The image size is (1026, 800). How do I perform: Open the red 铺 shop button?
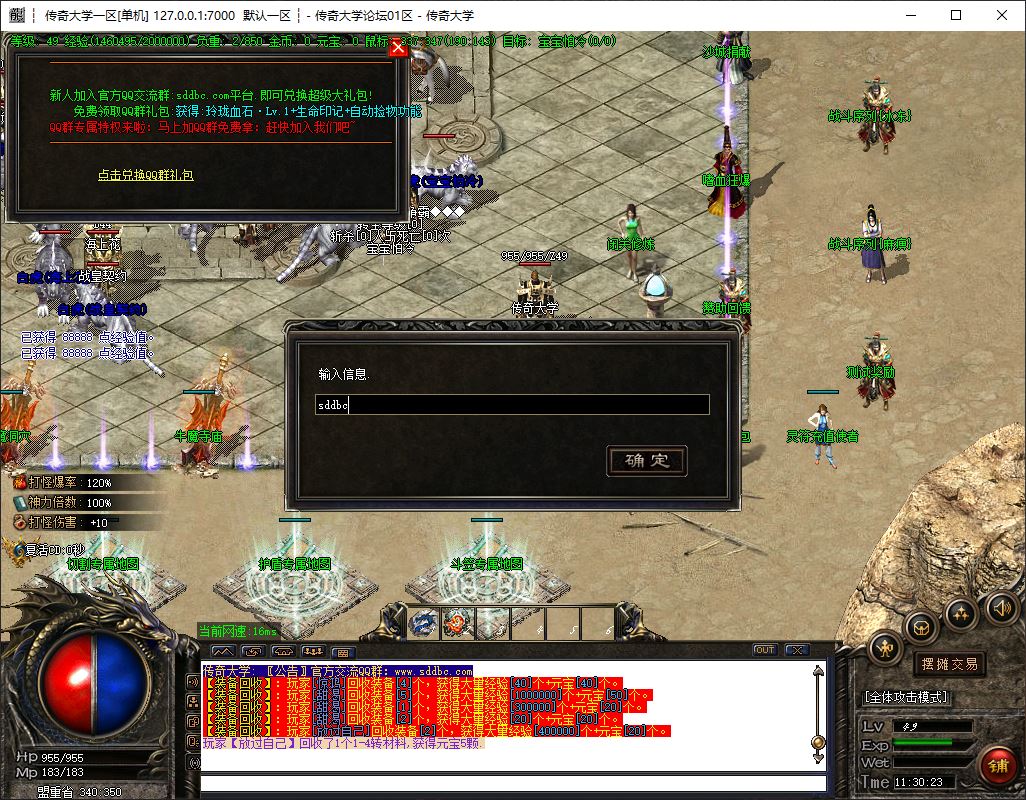997,765
